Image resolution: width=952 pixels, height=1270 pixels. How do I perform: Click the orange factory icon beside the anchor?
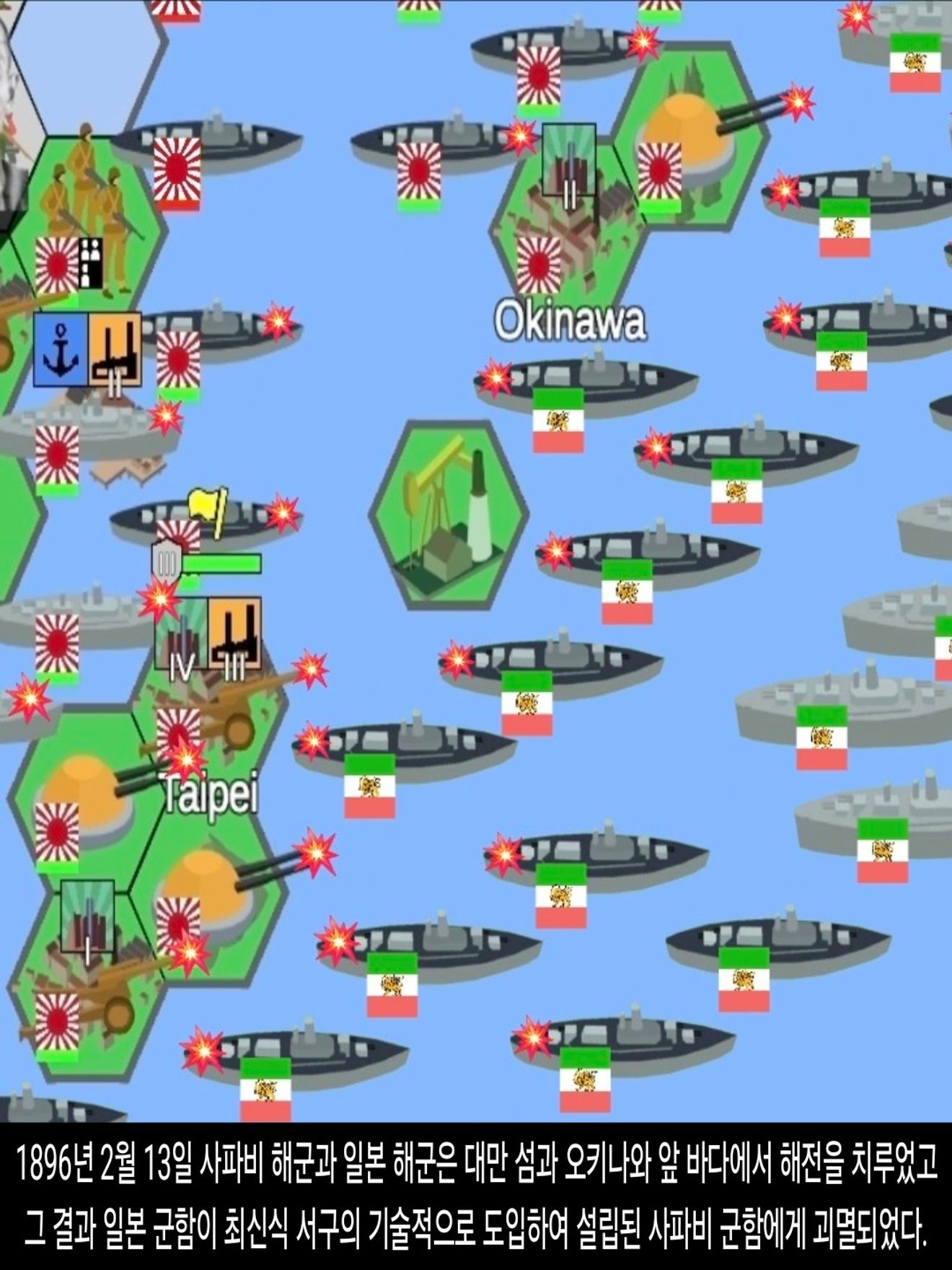point(115,349)
